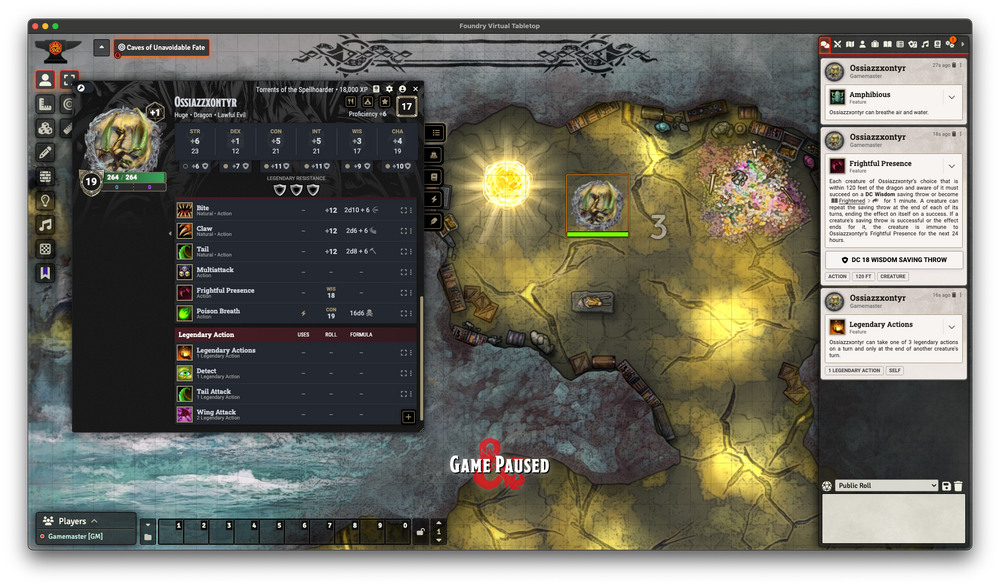This screenshot has height=587, width=1000.
Task: Click in the chat message box
Action: pyautogui.click(x=893, y=519)
